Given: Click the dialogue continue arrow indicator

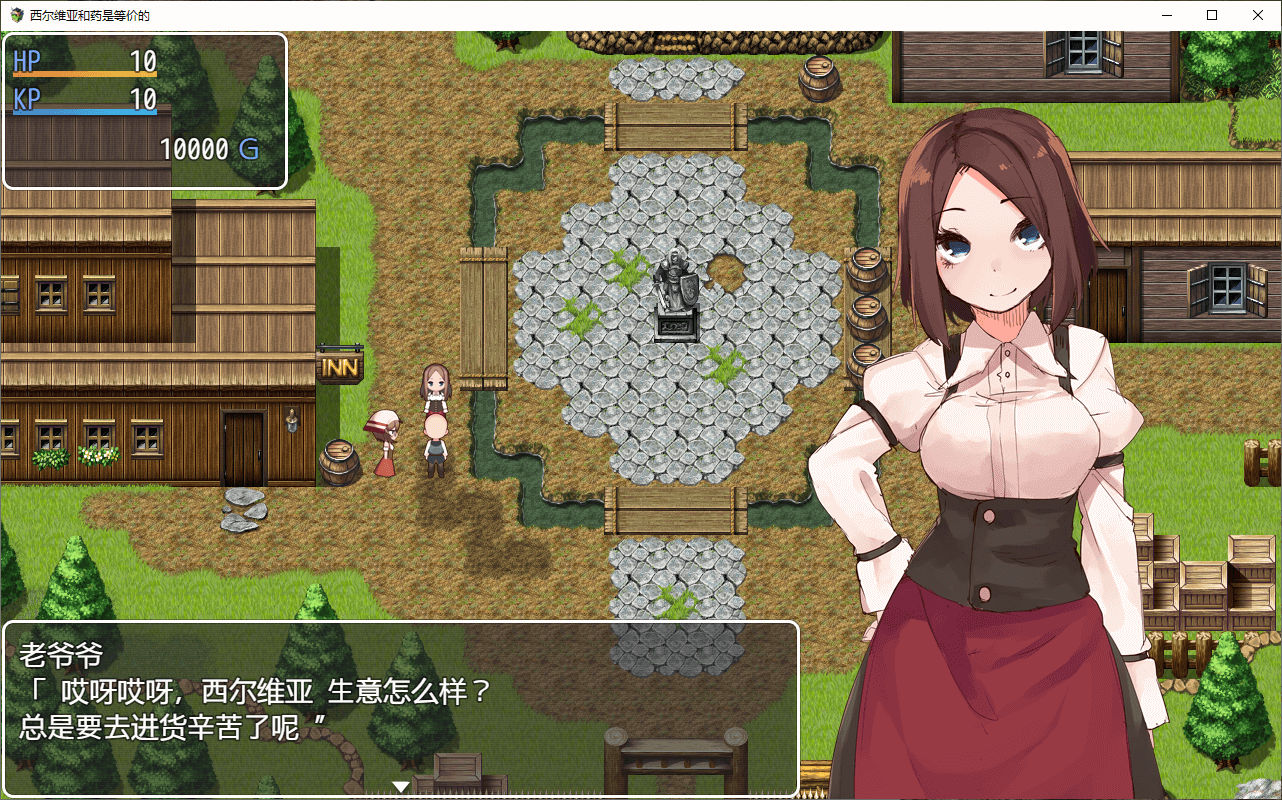Looking at the screenshot, I should [401, 787].
